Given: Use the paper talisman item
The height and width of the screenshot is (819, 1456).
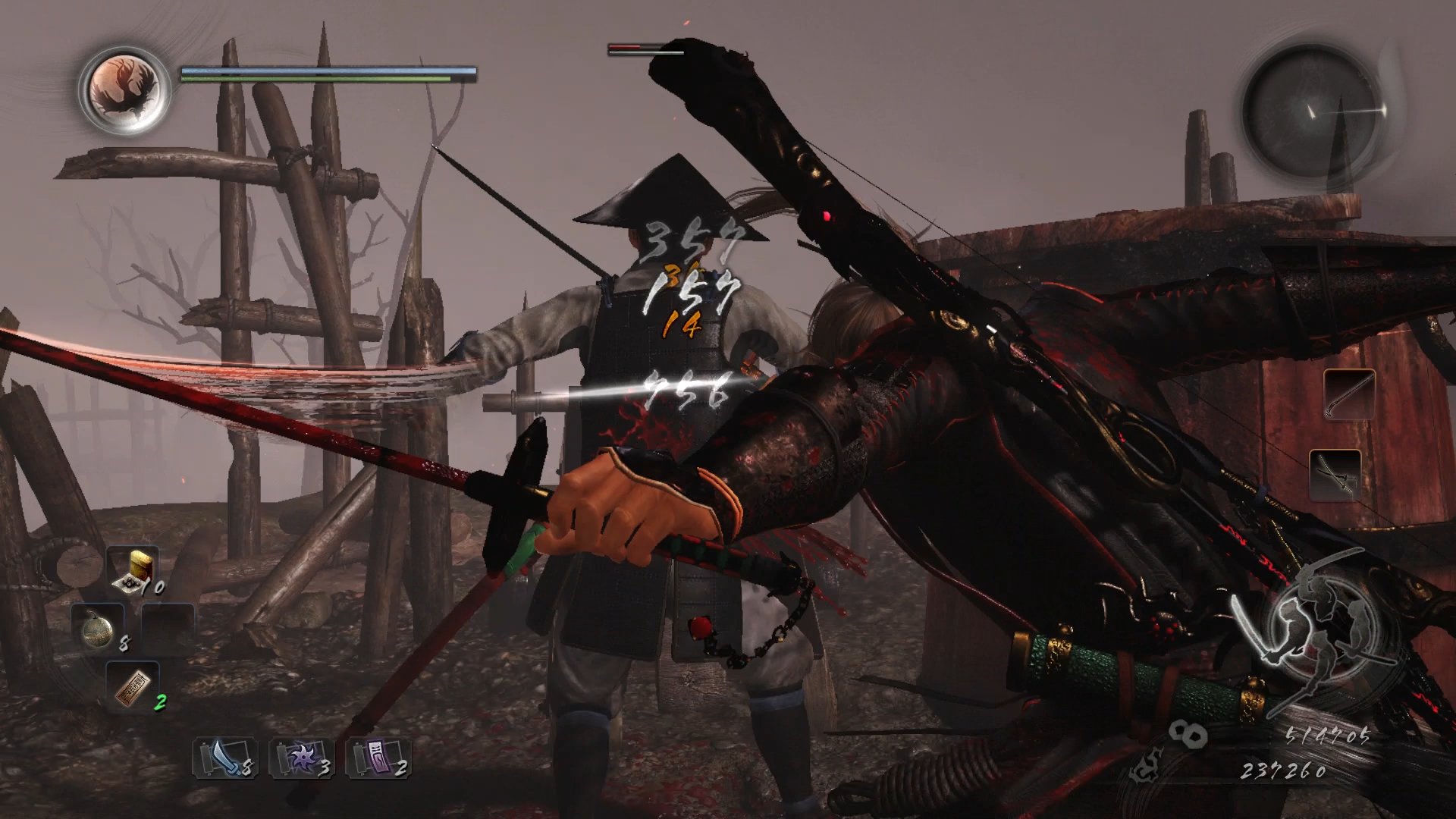Looking at the screenshot, I should coord(133,686).
